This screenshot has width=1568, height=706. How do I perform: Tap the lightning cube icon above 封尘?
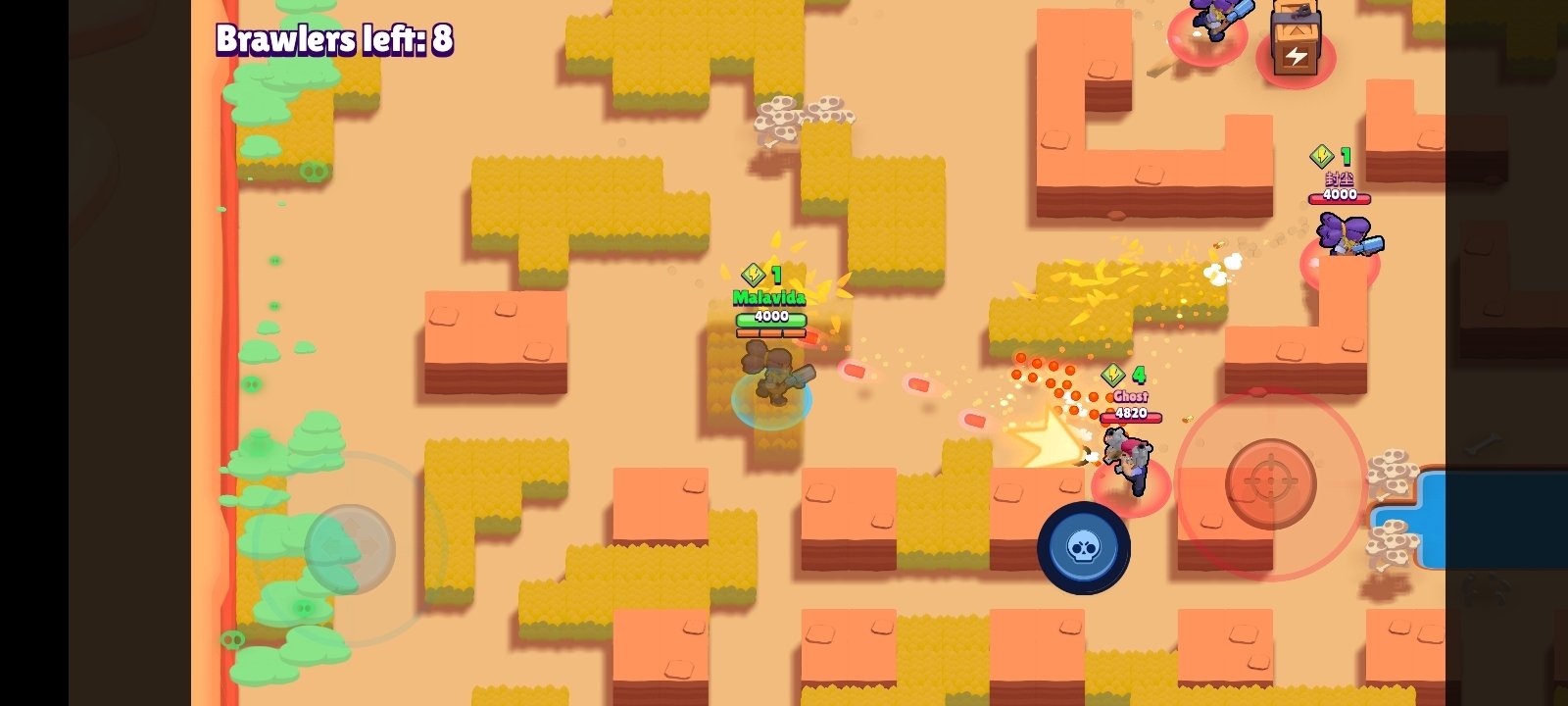pyautogui.click(x=1320, y=154)
